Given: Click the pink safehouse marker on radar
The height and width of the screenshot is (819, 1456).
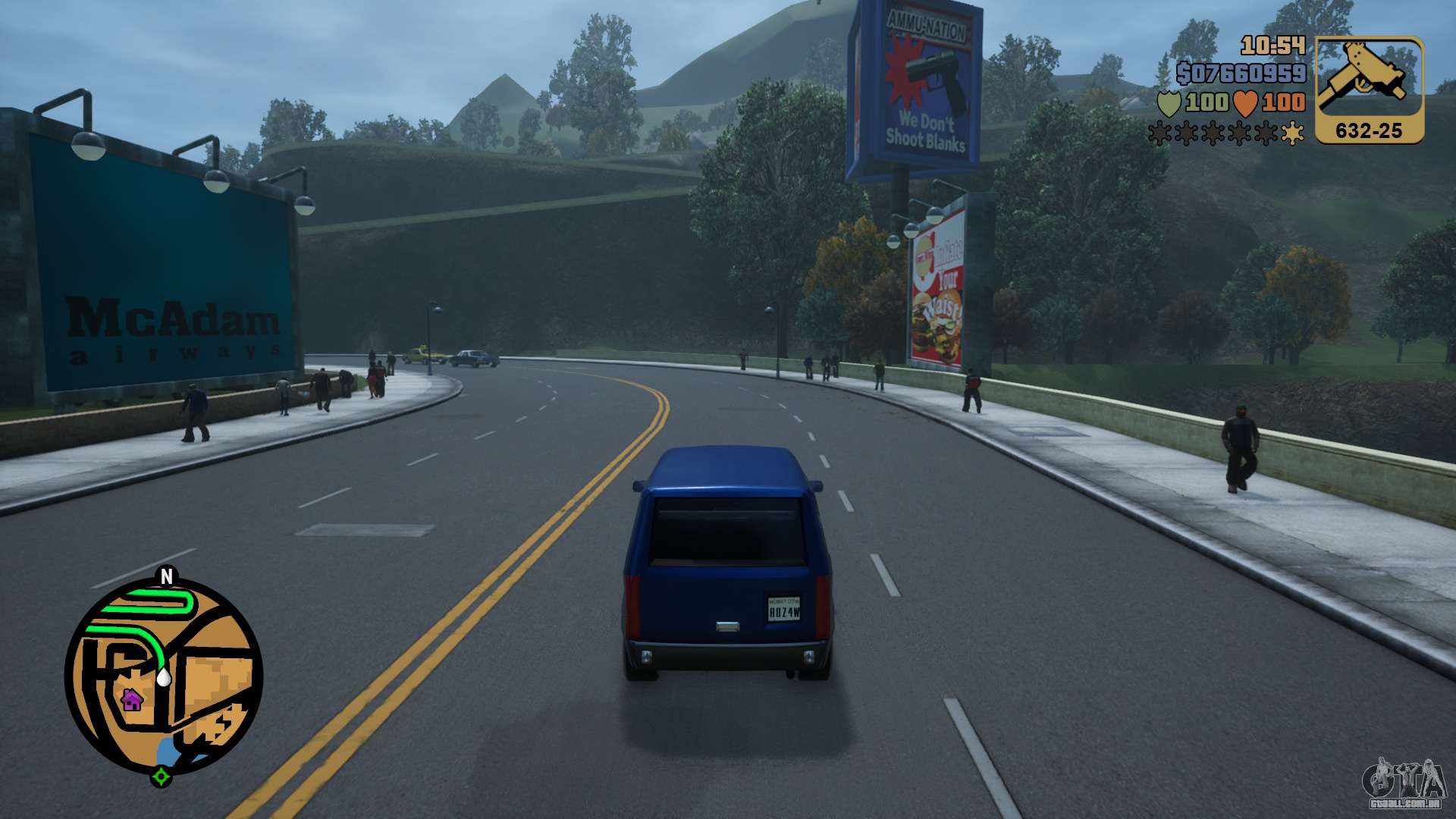Looking at the screenshot, I should coord(132,699).
